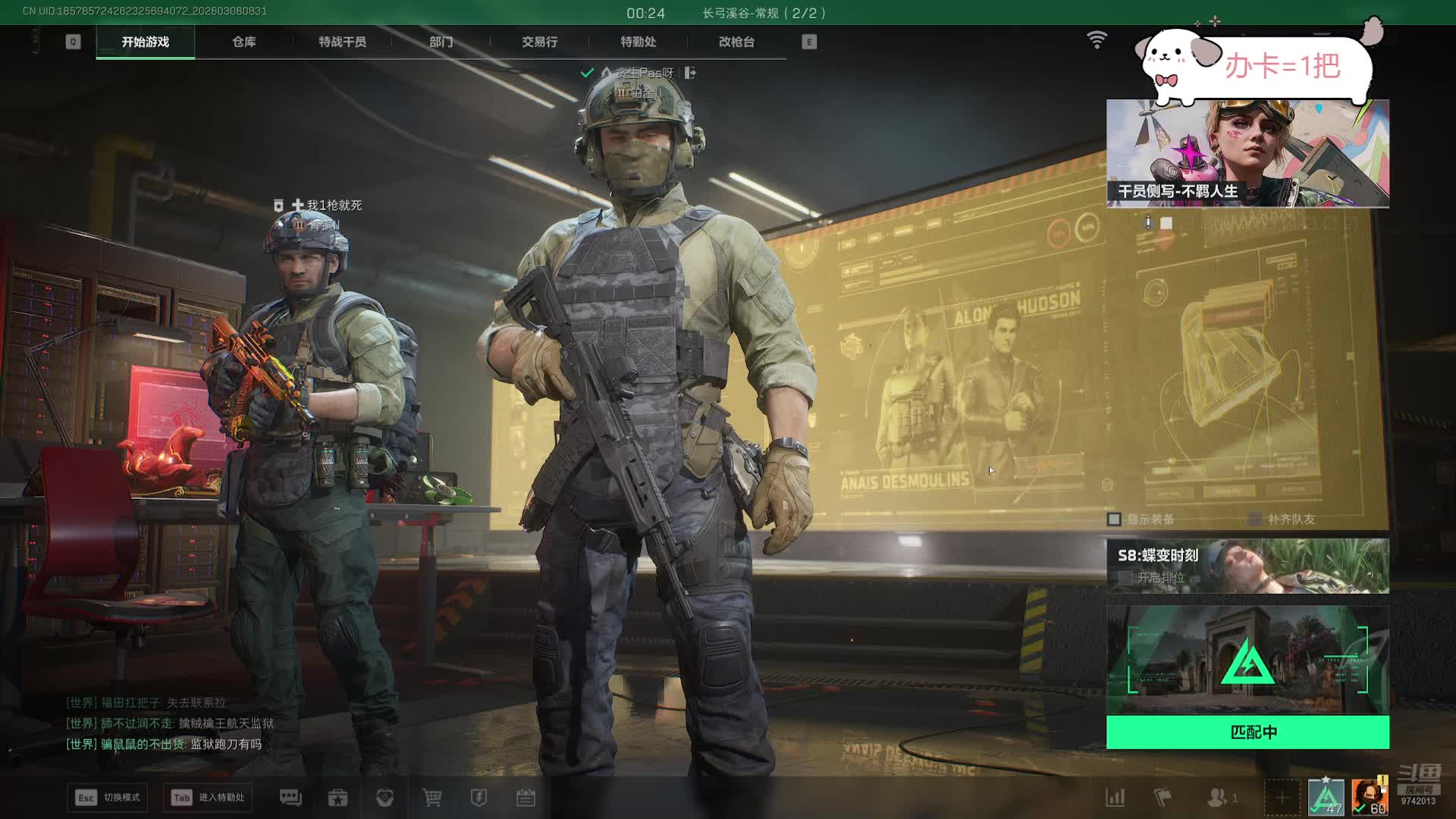1456x819 pixels.
Task: Open the S8:蝶变时刻 season banner
Action: tap(1247, 565)
